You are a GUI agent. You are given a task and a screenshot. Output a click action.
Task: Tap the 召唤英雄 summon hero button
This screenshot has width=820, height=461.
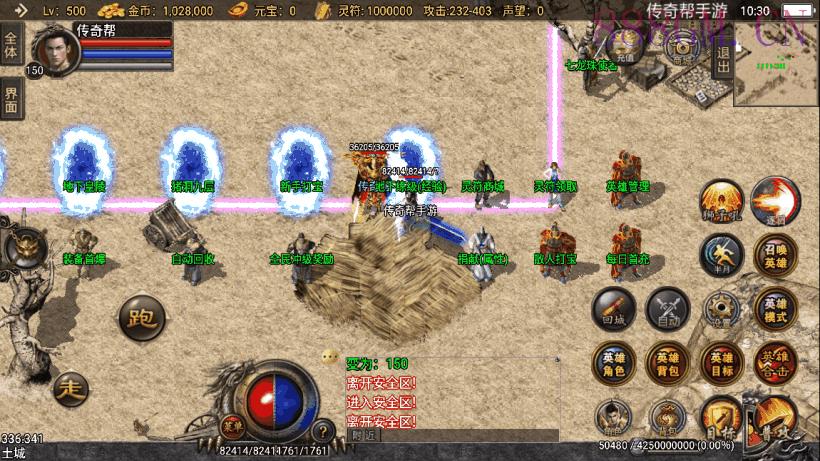(775, 254)
